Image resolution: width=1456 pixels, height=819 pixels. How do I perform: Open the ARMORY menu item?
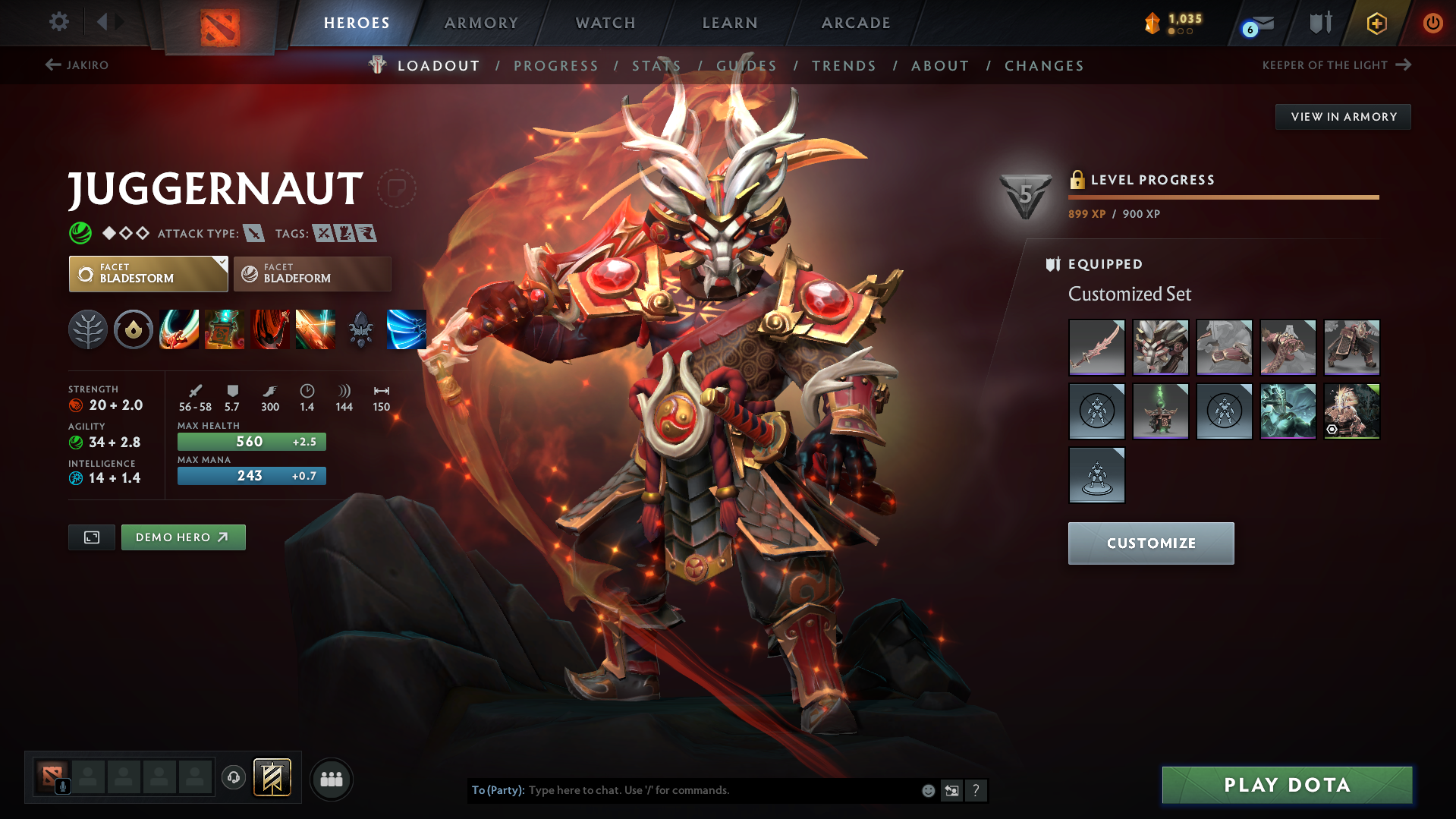click(481, 22)
